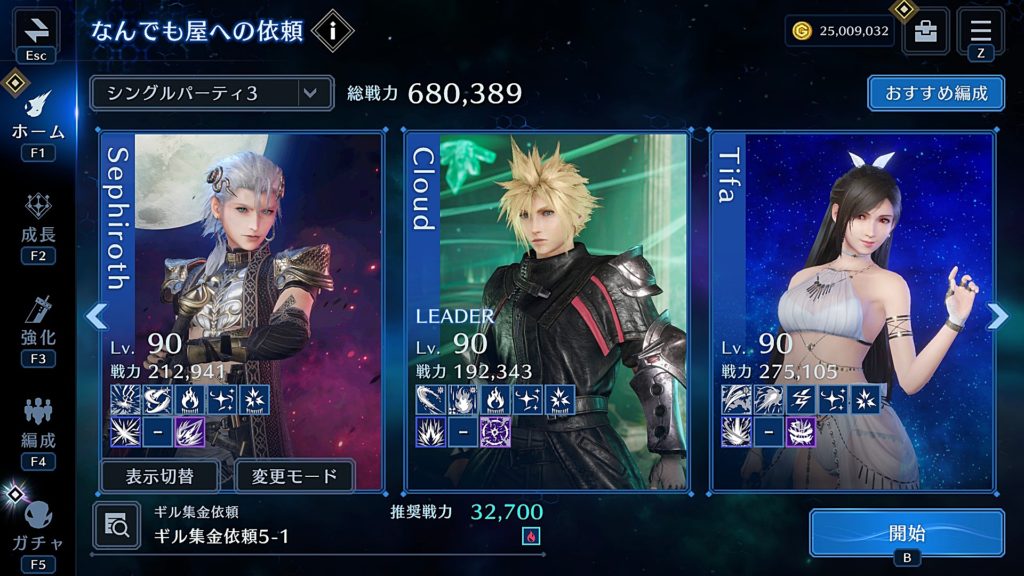Open the info icon beside the title

(332, 32)
